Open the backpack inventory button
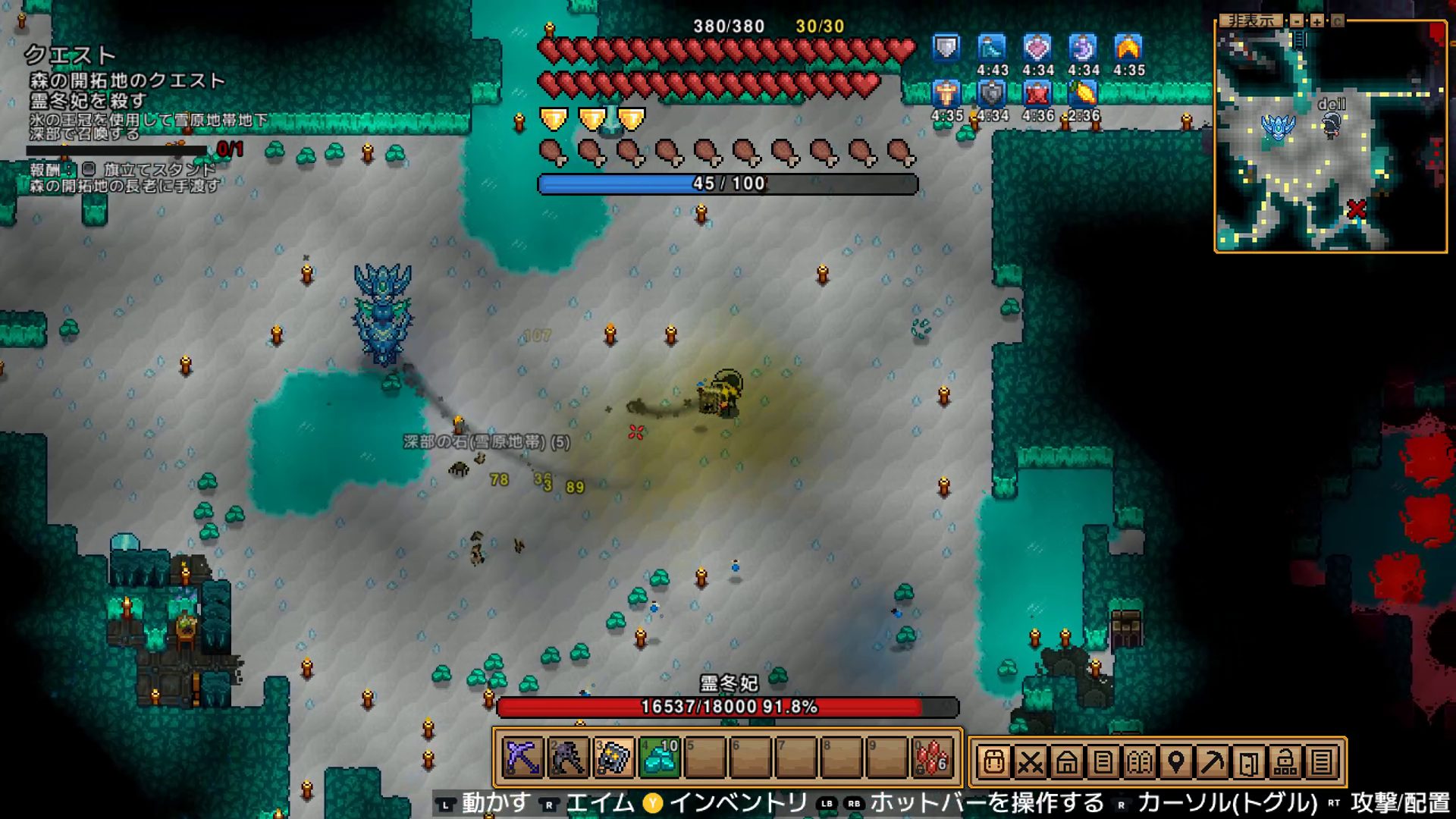The width and height of the screenshot is (1456, 819). [993, 762]
